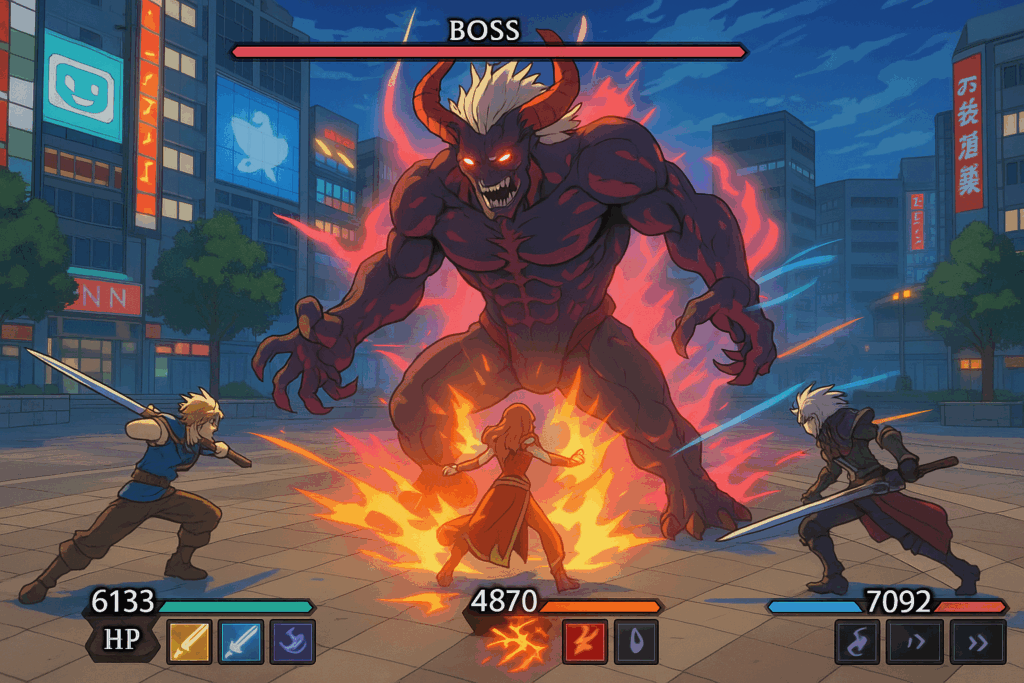The width and height of the screenshot is (1024, 683).
Task: Select the faint double-chevron dash icon
Action: coord(914,642)
